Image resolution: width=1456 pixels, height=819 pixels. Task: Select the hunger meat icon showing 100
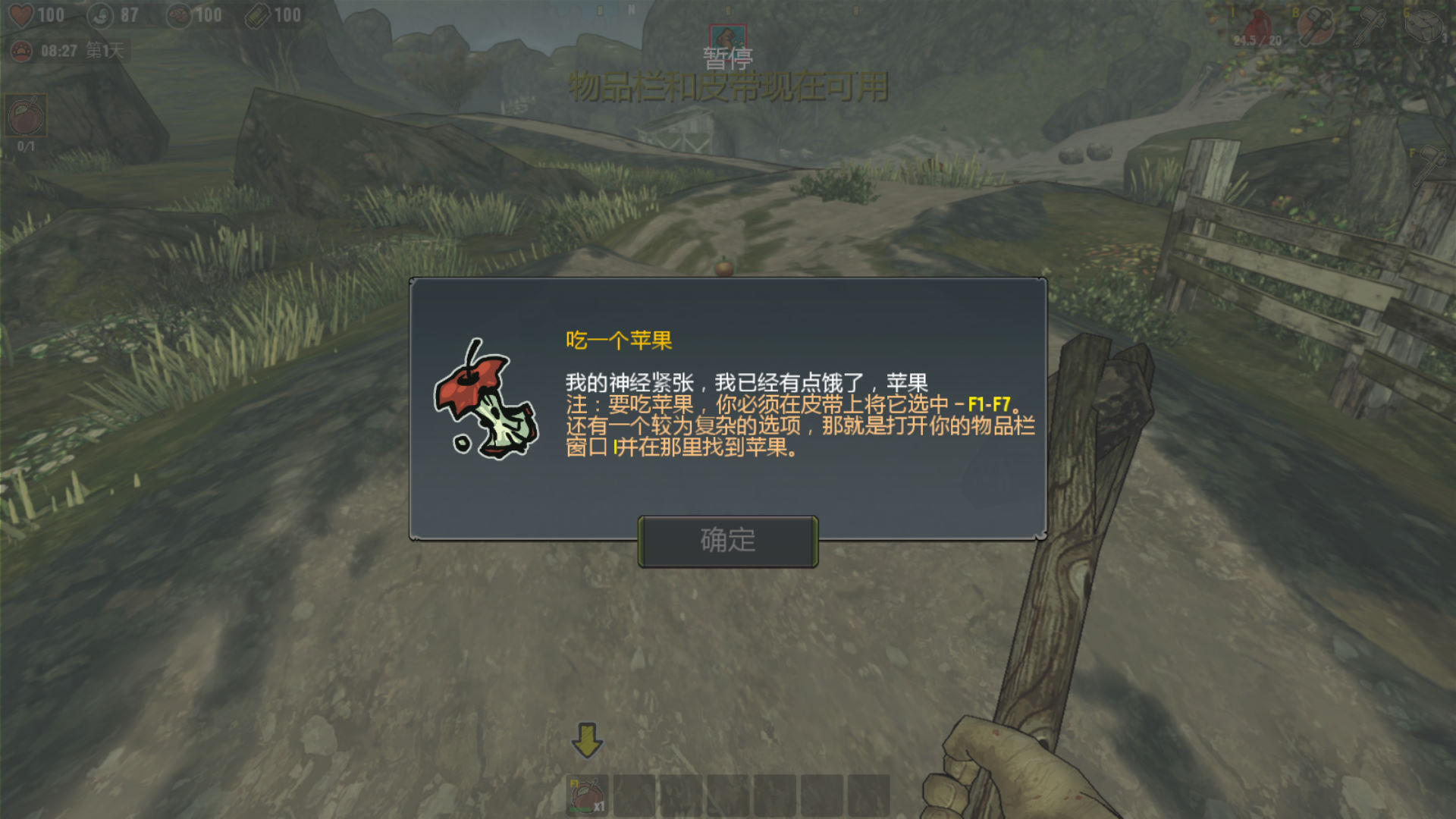tap(178, 15)
